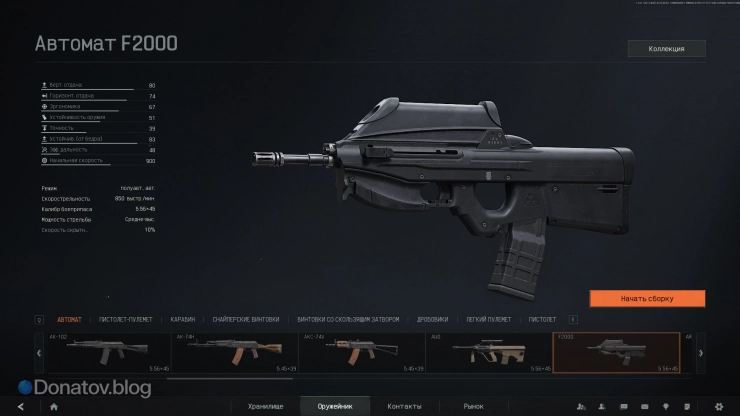Viewport: 740px width, 416px height.
Task: Open the Рынок market tab
Action: (473, 406)
